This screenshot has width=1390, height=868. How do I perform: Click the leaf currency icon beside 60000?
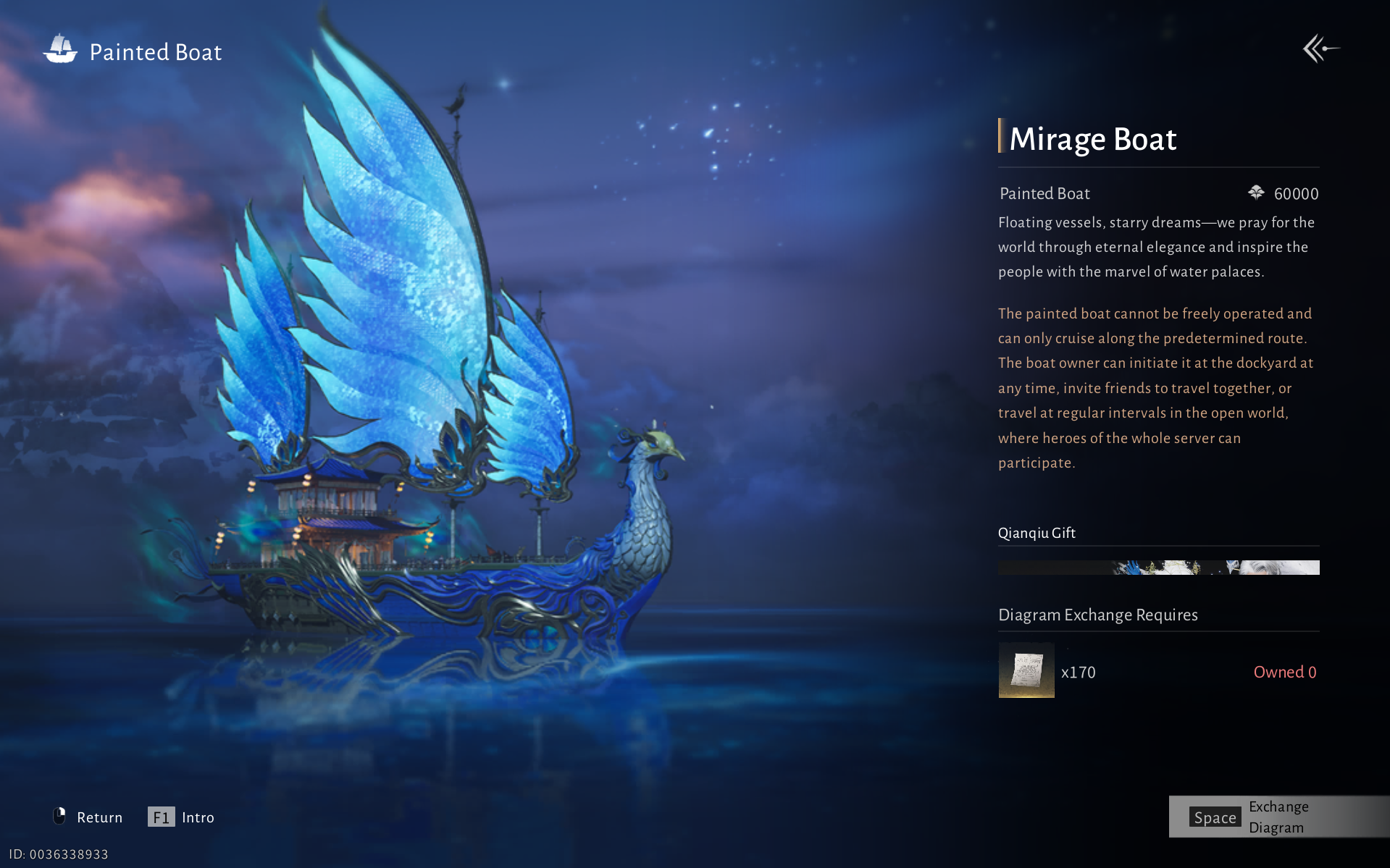(1255, 193)
